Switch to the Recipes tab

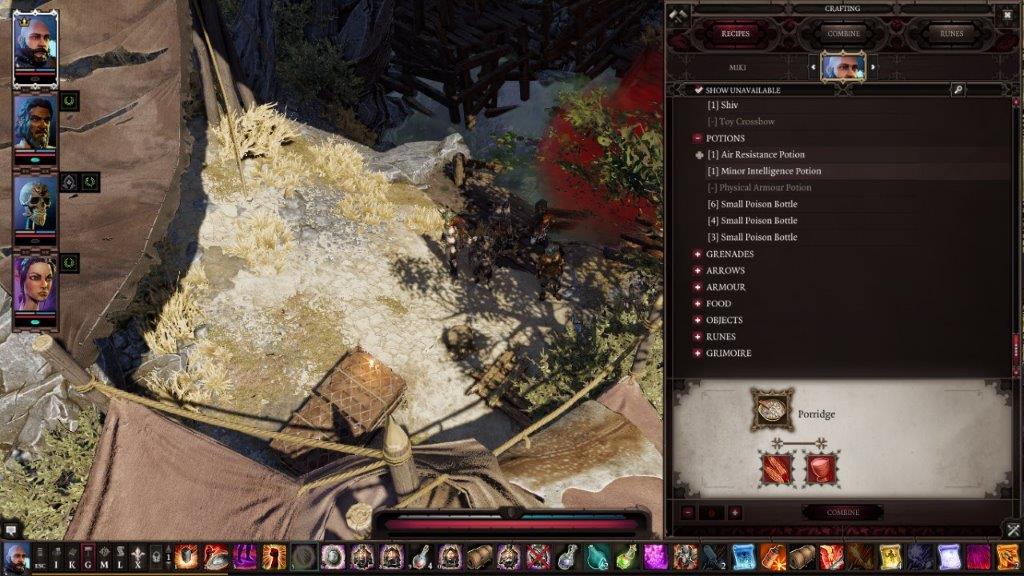[x=736, y=33]
